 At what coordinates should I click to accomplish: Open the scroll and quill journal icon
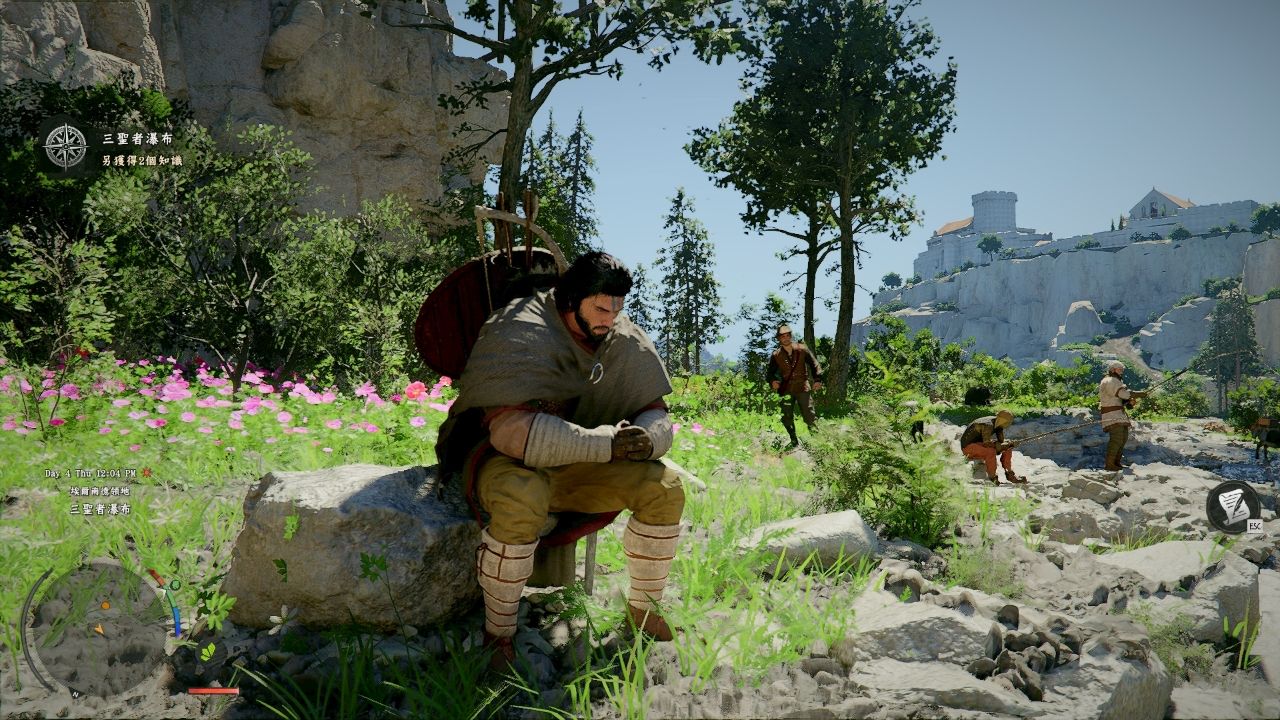(x=1232, y=504)
